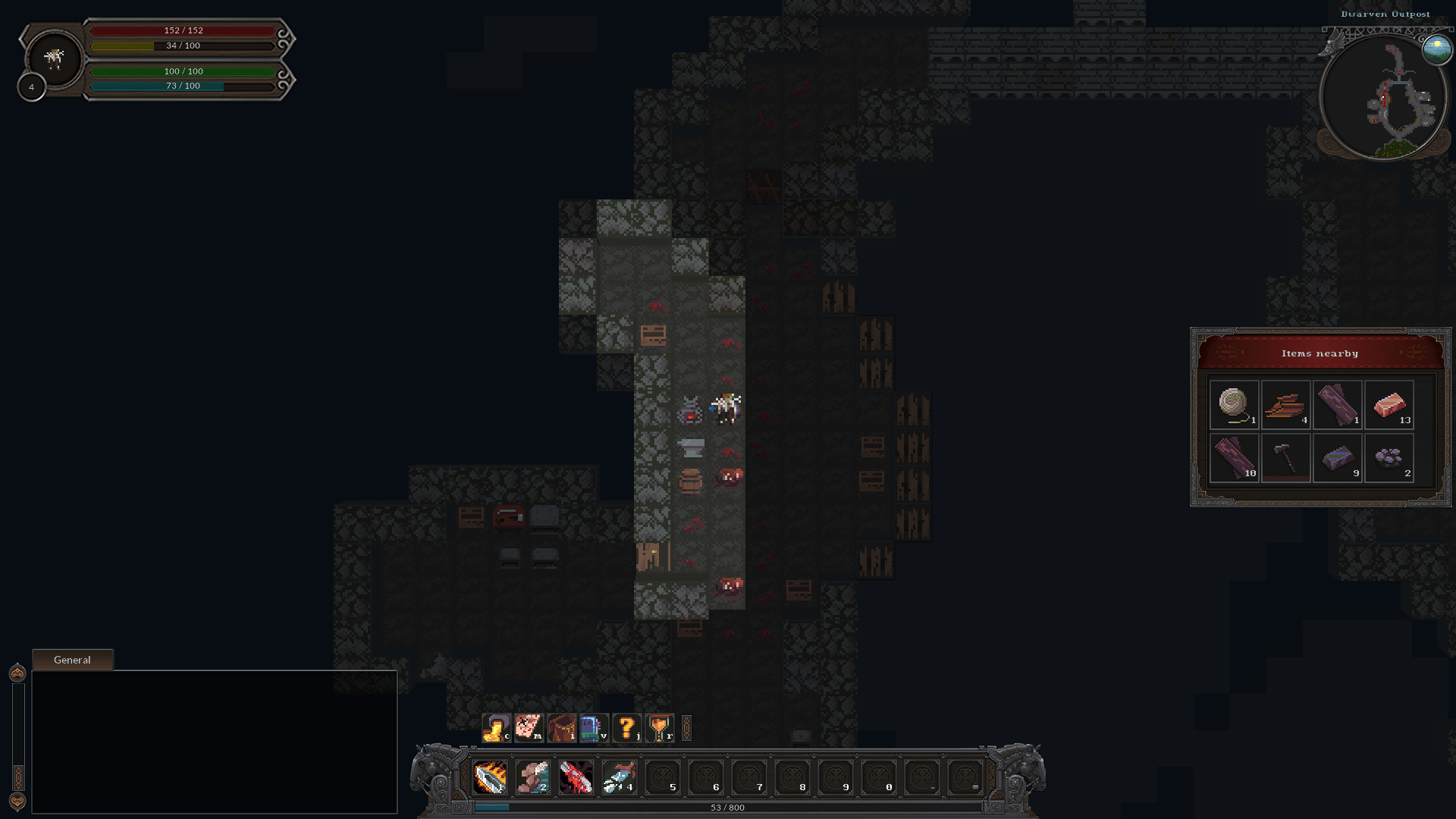Open the journal book icon labeled v

coord(593,730)
